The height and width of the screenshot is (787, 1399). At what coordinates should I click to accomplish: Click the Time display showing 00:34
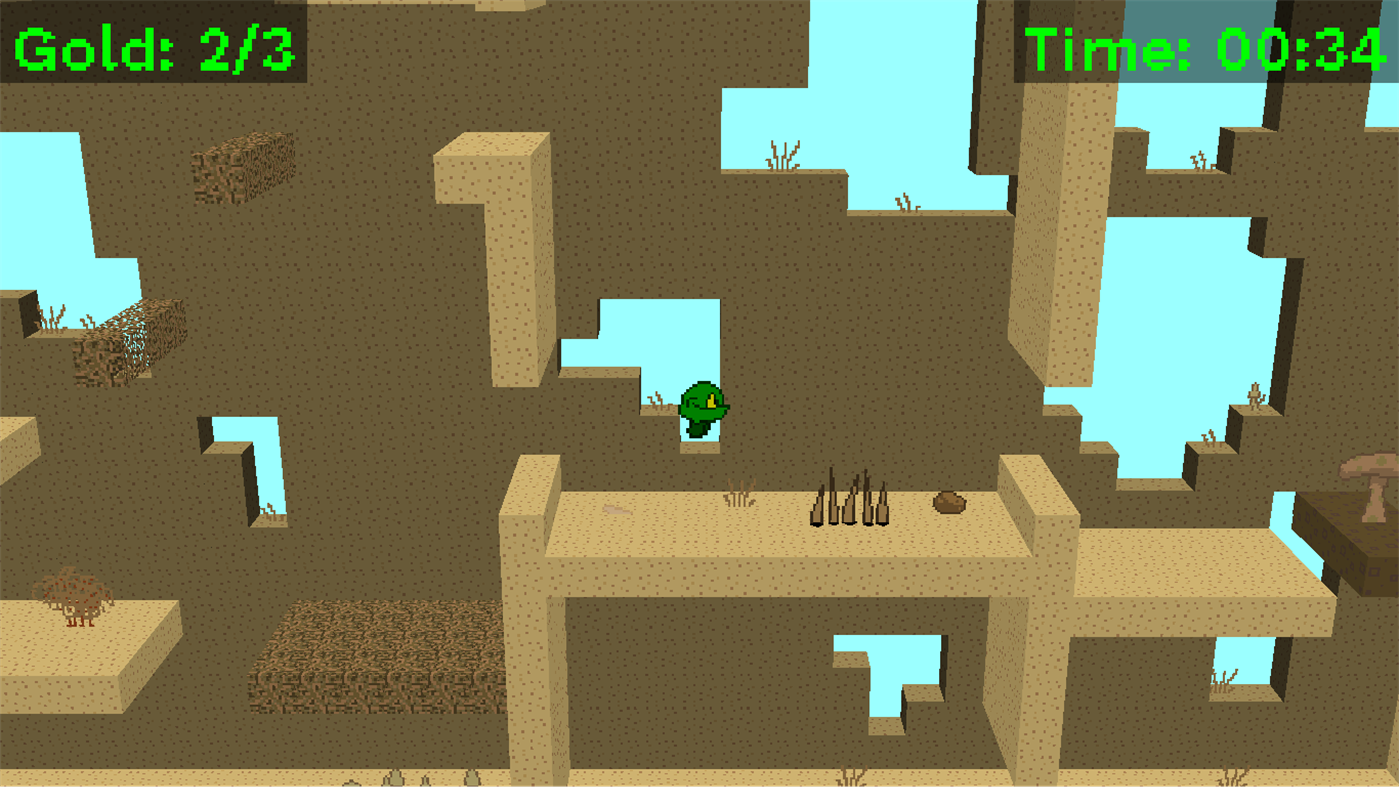click(x=1200, y=44)
